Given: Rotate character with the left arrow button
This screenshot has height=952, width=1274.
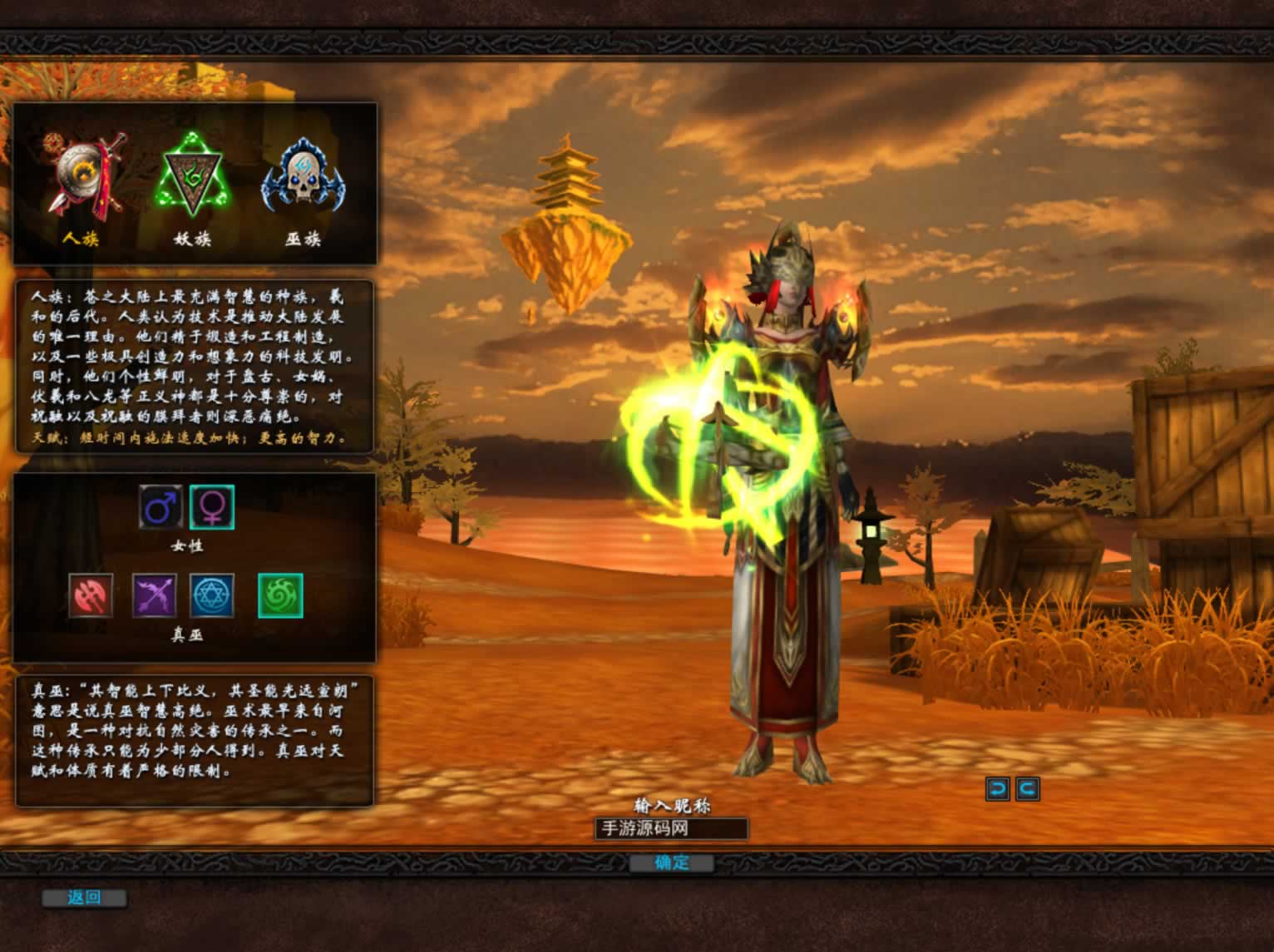Looking at the screenshot, I should point(997,789).
